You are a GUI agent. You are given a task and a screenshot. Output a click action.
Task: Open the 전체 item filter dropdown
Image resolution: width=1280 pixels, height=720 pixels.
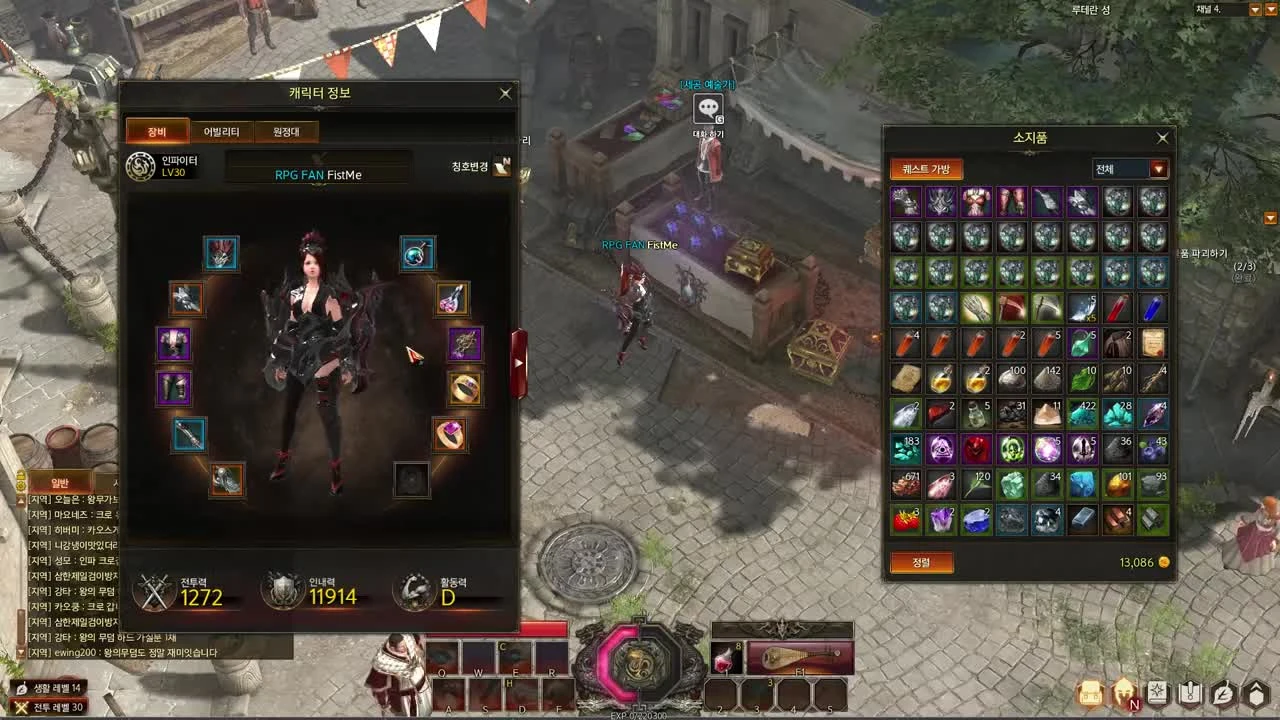coord(1130,169)
